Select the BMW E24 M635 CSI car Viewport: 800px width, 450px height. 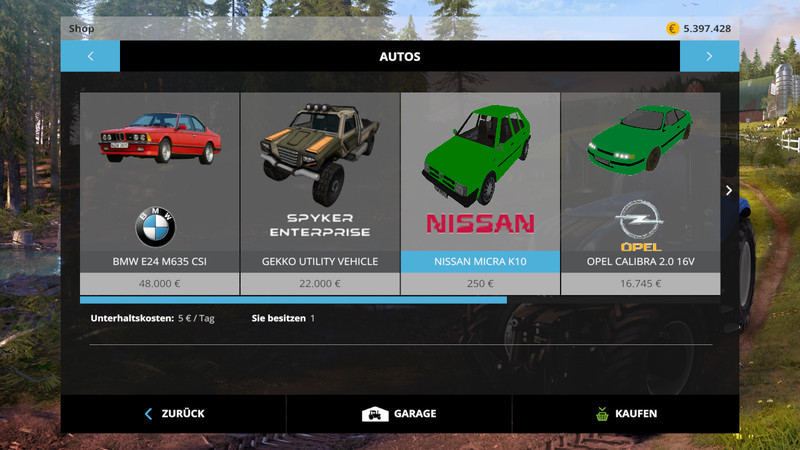[160, 190]
